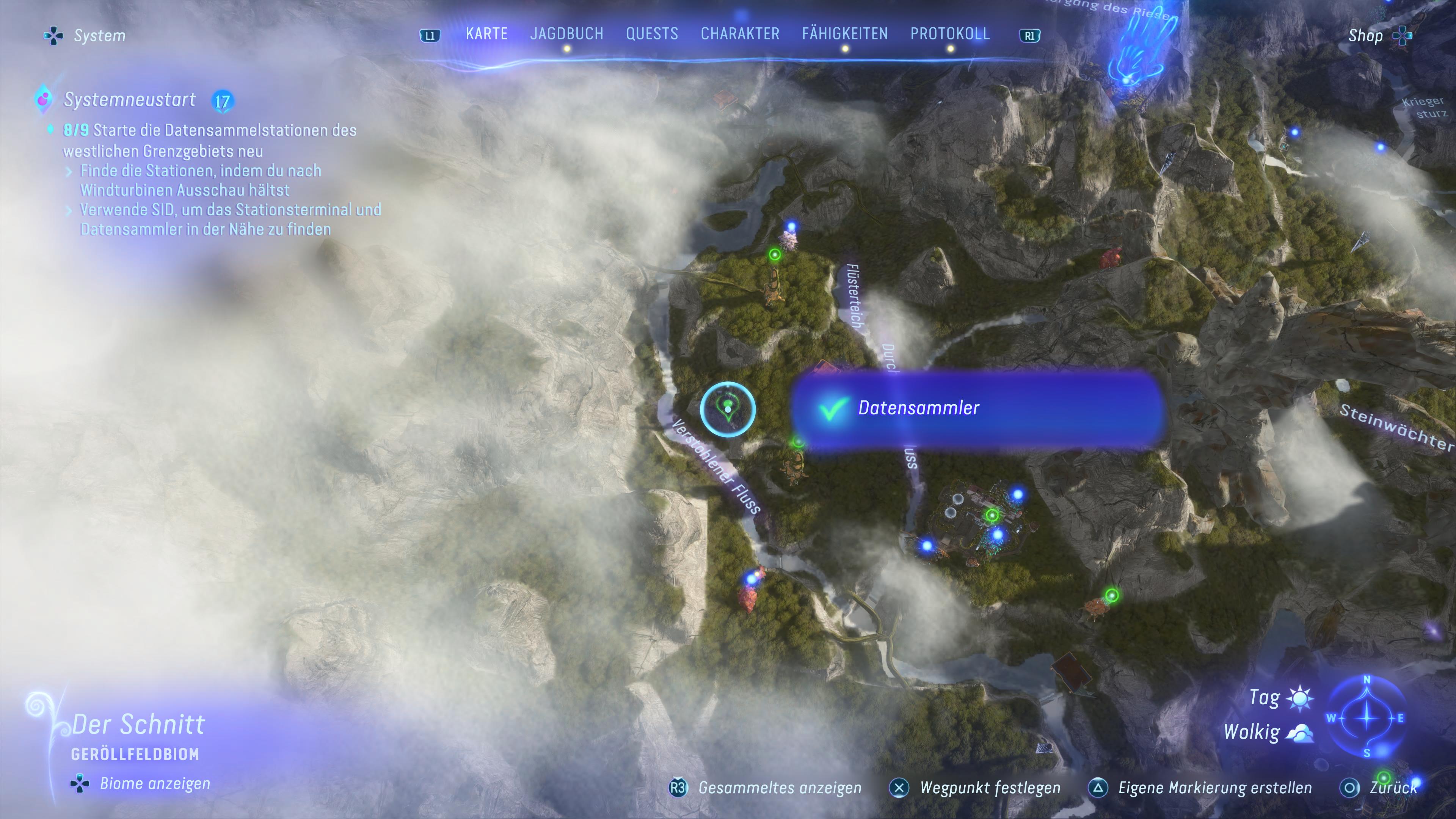1456x819 pixels.
Task: Show the PROTOKOLL tab
Action: tap(949, 34)
